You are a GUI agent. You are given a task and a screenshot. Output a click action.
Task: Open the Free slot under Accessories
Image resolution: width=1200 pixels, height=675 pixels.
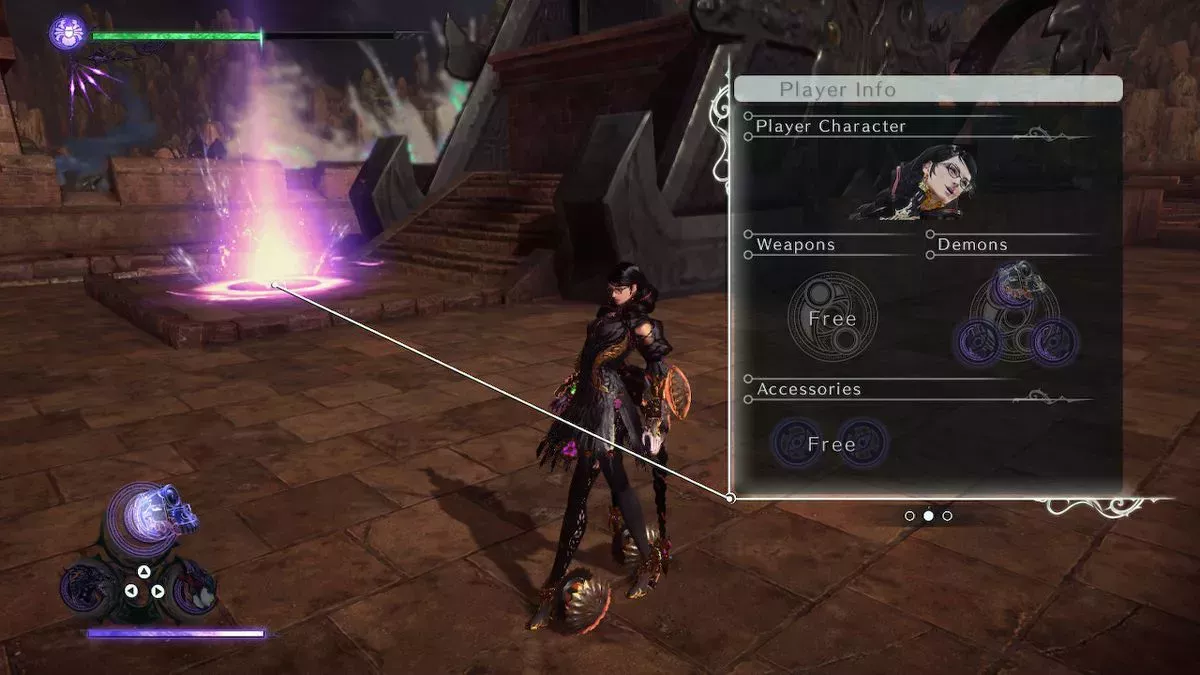[x=830, y=443]
